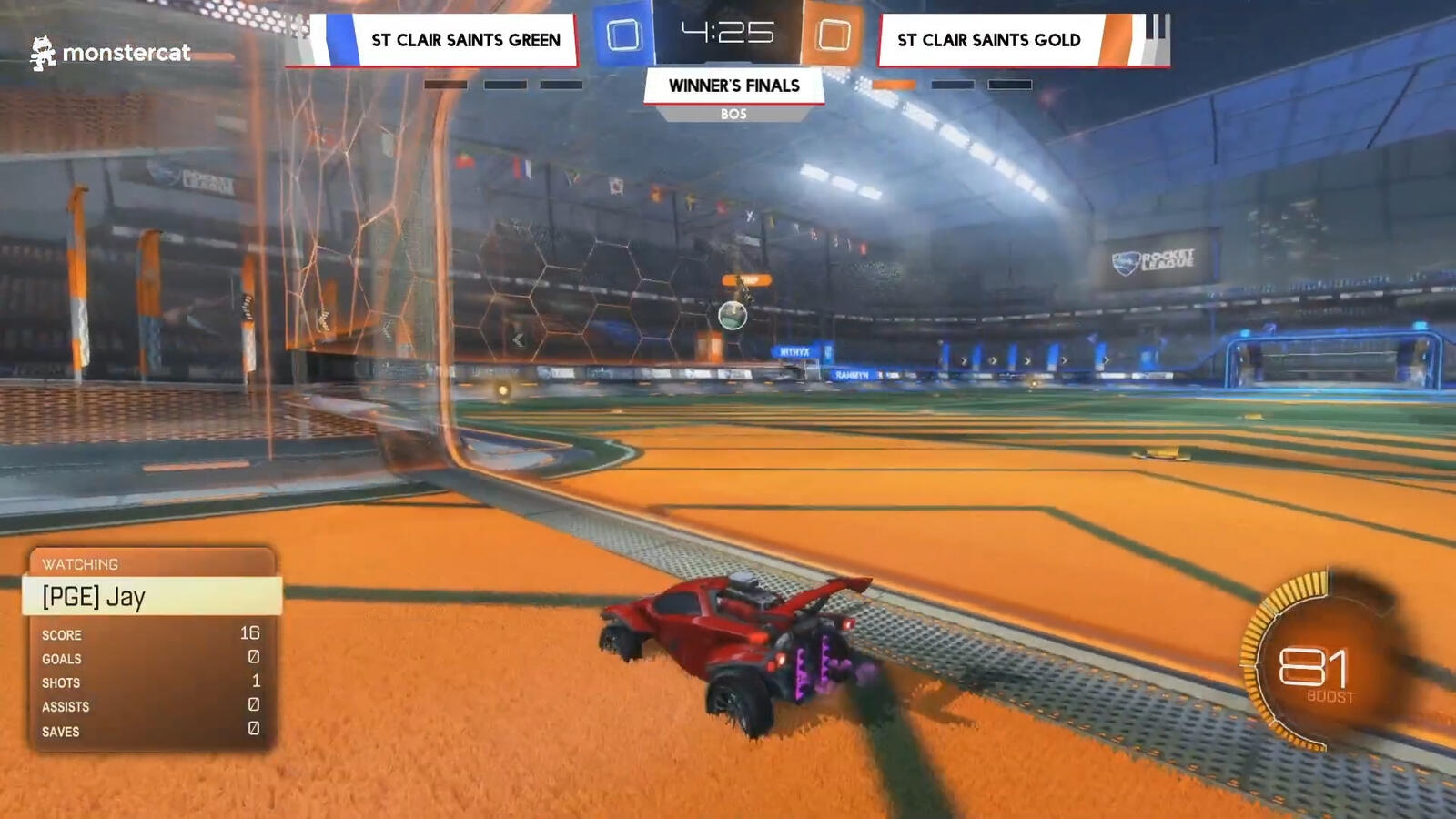The height and width of the screenshot is (819, 1456).
Task: Toggle the first orange series pip under Saints Gold
Action: point(893,84)
